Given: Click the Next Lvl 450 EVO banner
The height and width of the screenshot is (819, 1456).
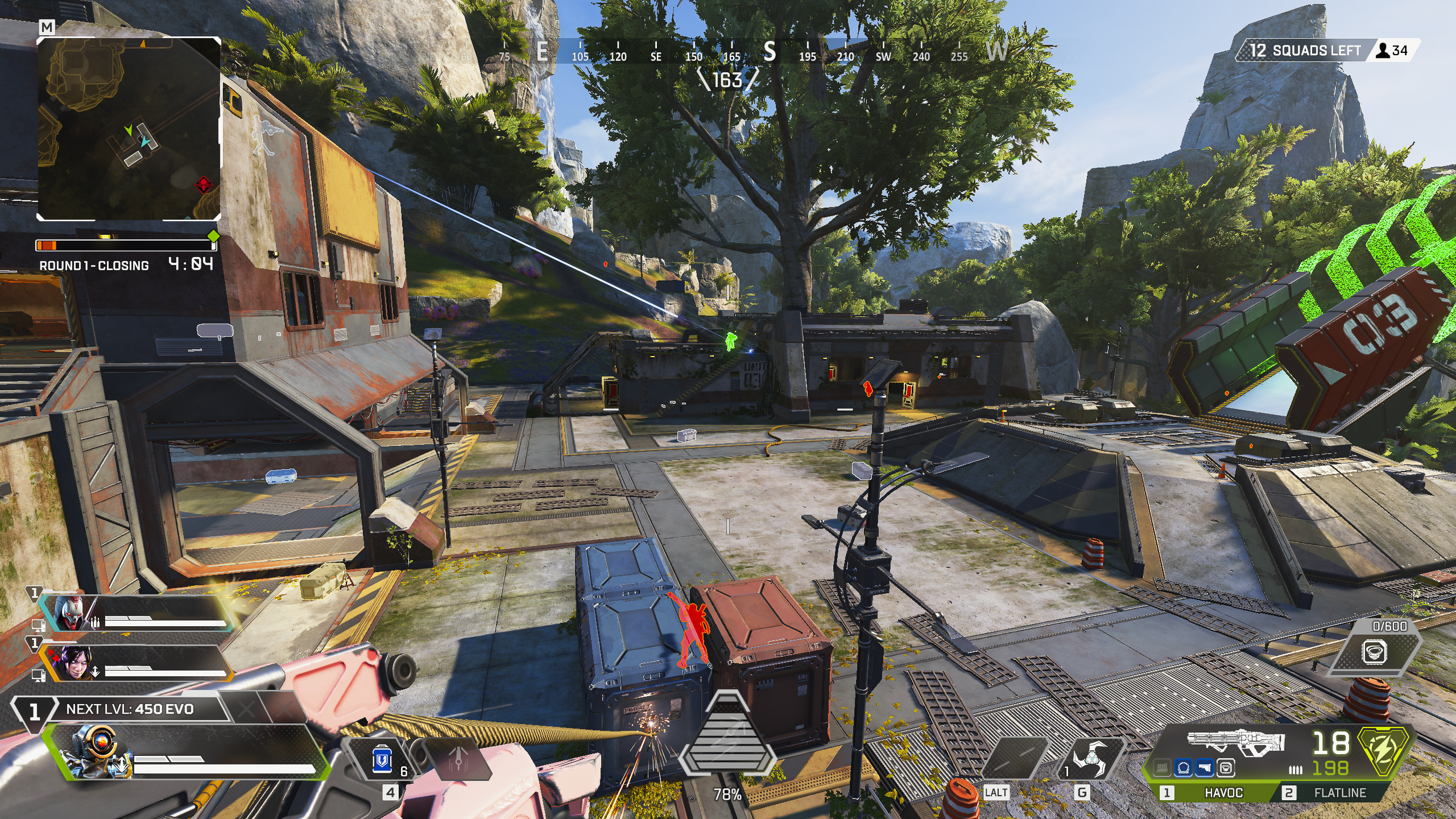Looking at the screenshot, I should point(130,709).
